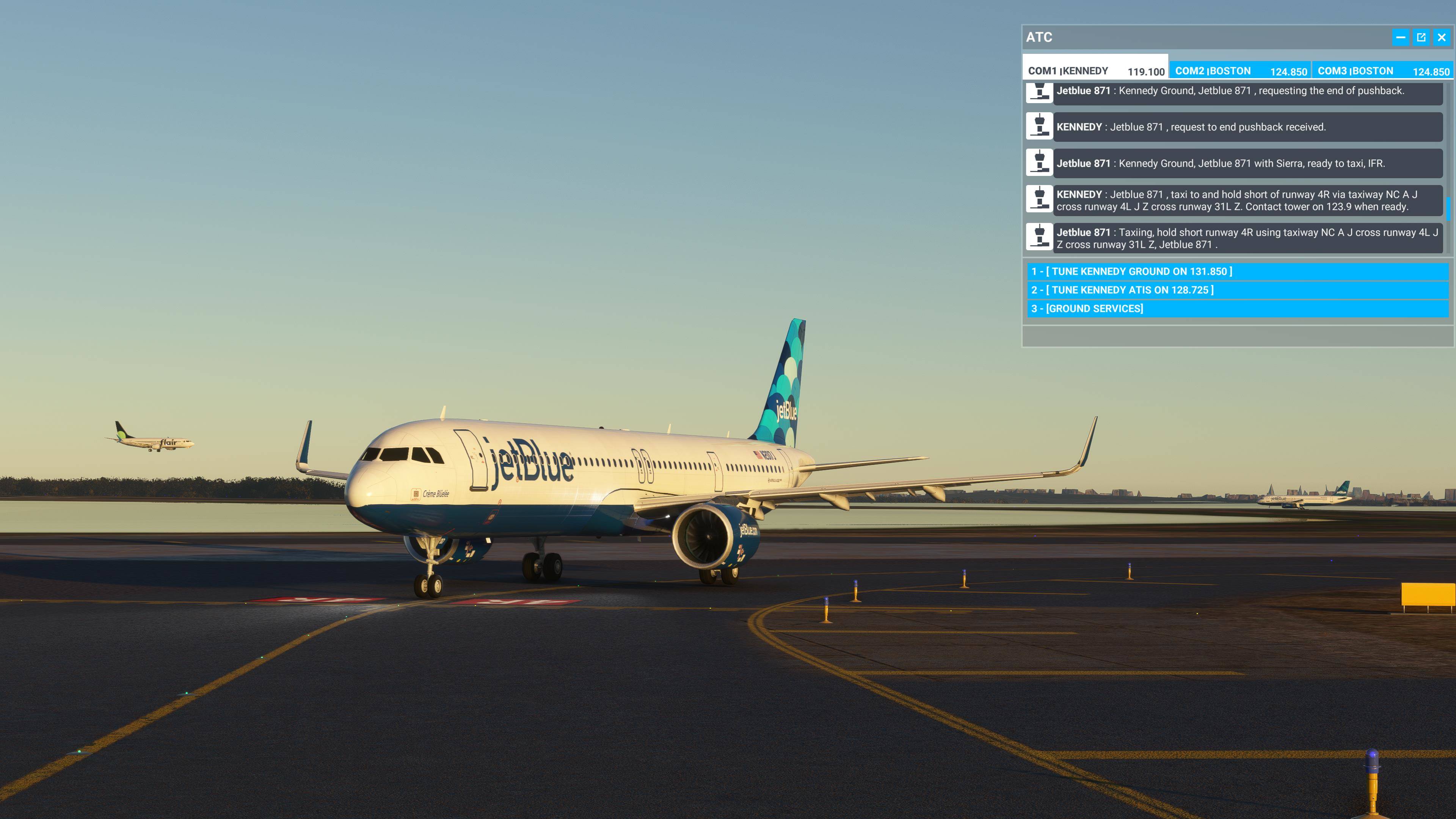Click the pop-out icon on the ATC window
Viewport: 1456px width, 819px height.
click(x=1421, y=37)
